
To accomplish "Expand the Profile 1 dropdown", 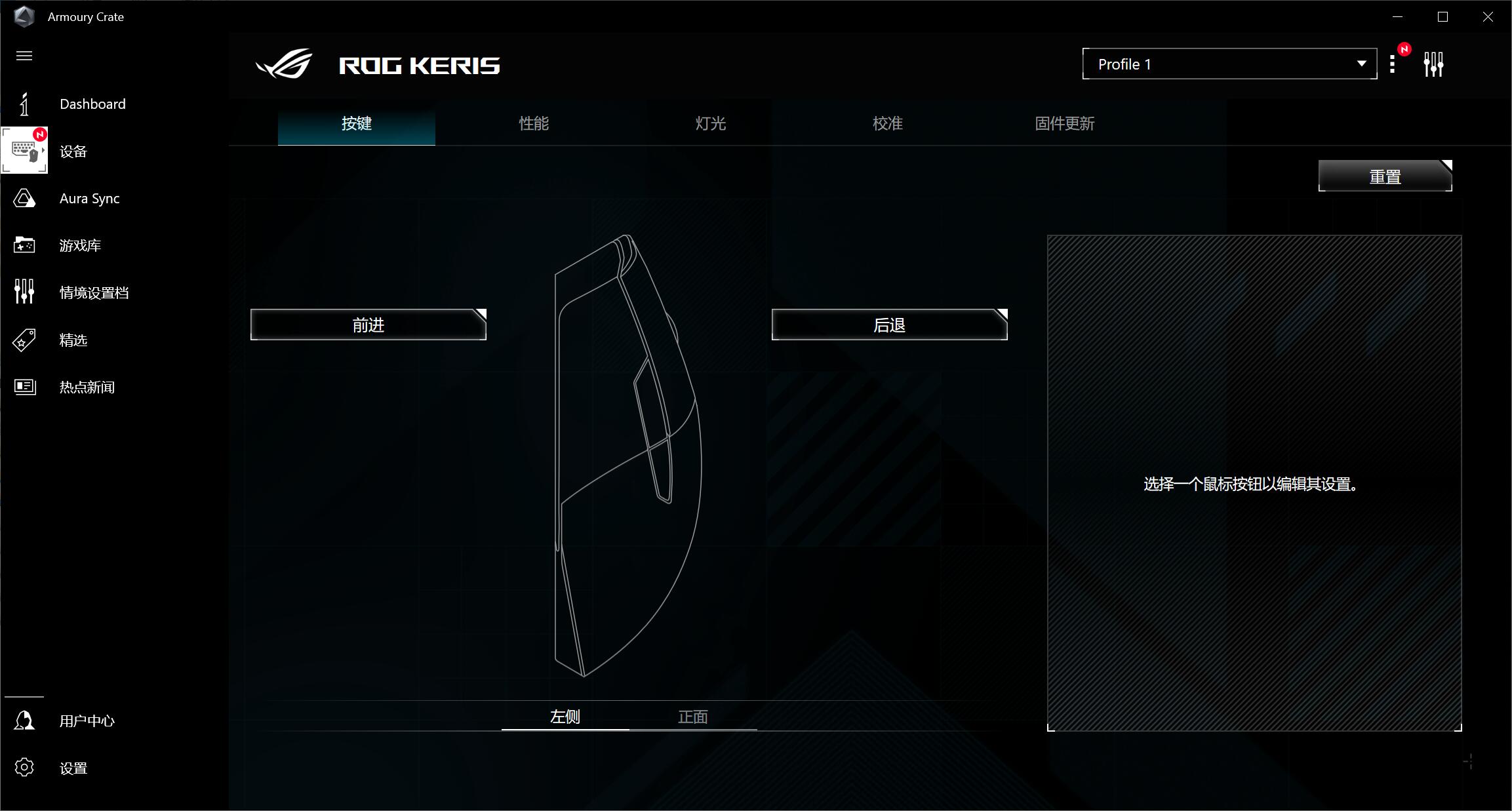I will pyautogui.click(x=1229, y=64).
